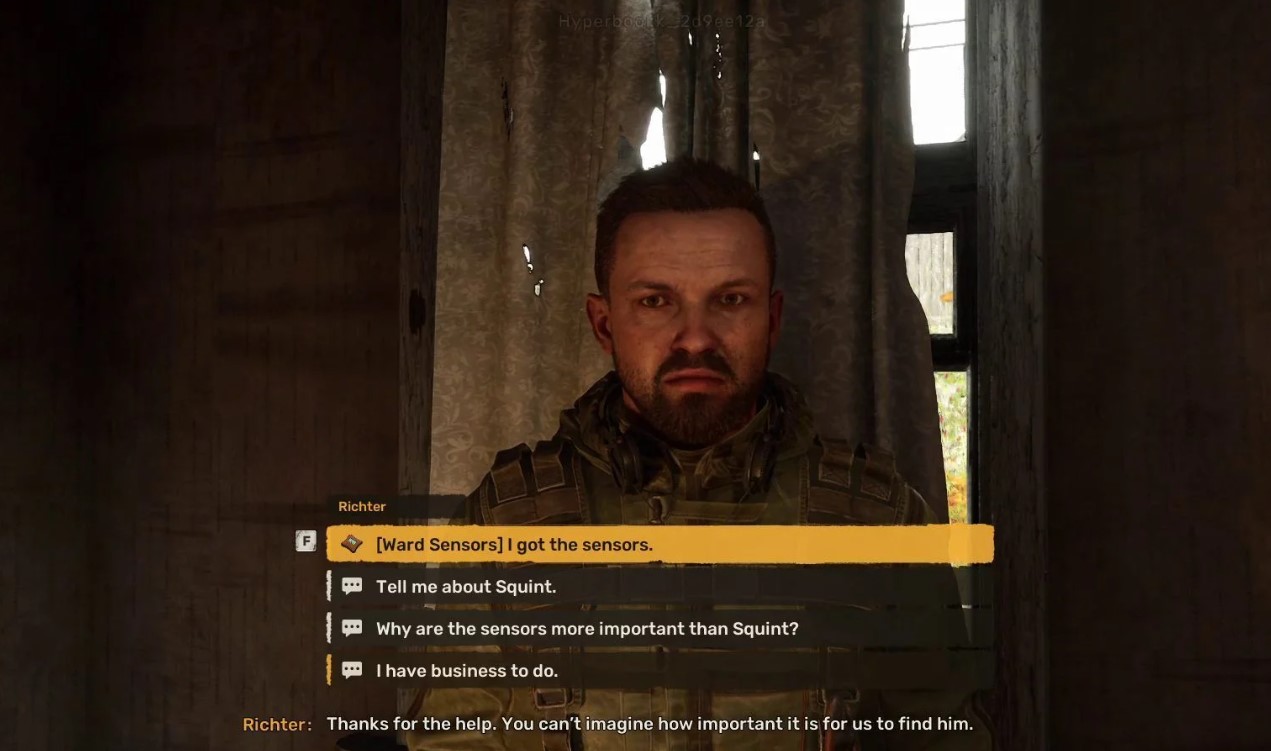Ask Richter "Tell me about Squint"
This screenshot has height=751, width=1271.
(x=466, y=587)
